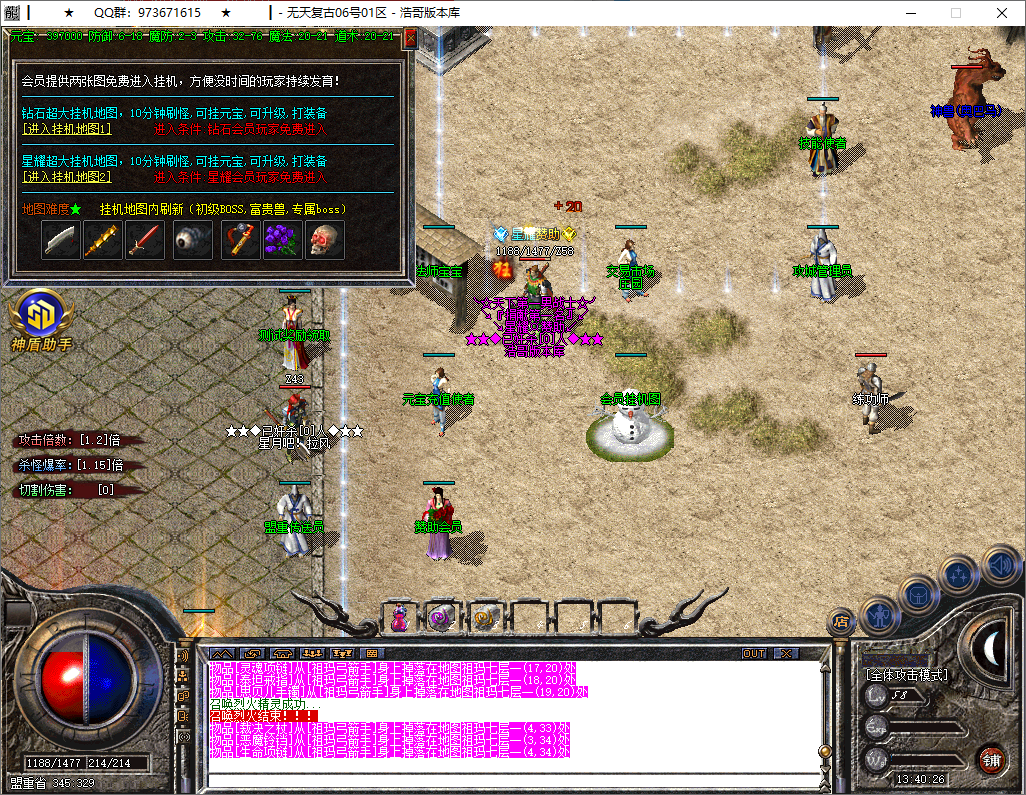Select the red sword reward icon
Image resolution: width=1026 pixels, height=795 pixels.
click(145, 240)
